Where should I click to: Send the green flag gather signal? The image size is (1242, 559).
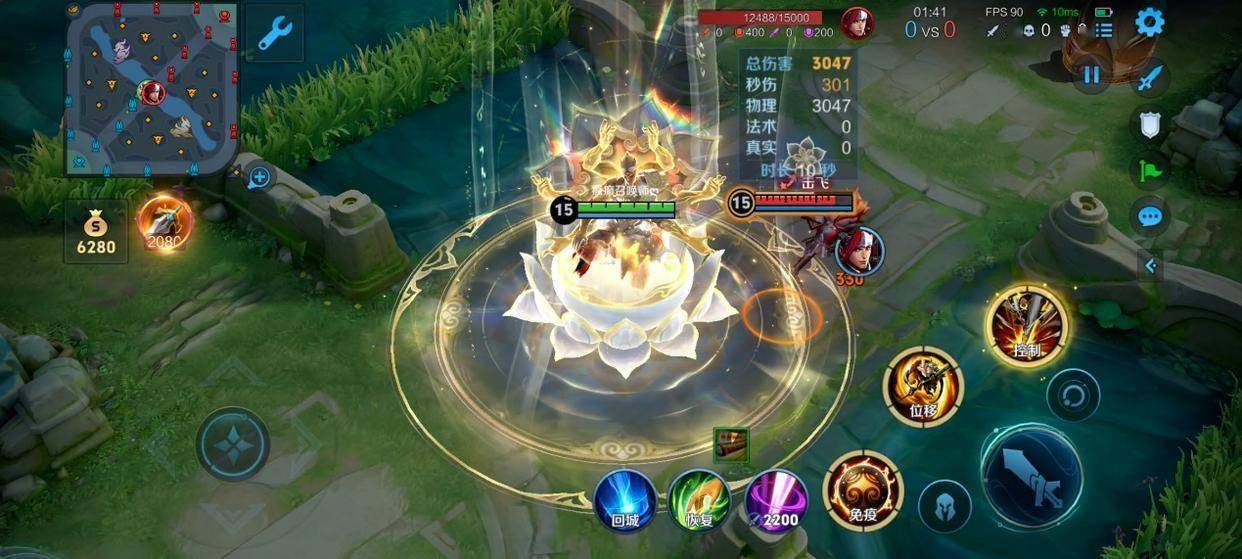(x=1151, y=170)
